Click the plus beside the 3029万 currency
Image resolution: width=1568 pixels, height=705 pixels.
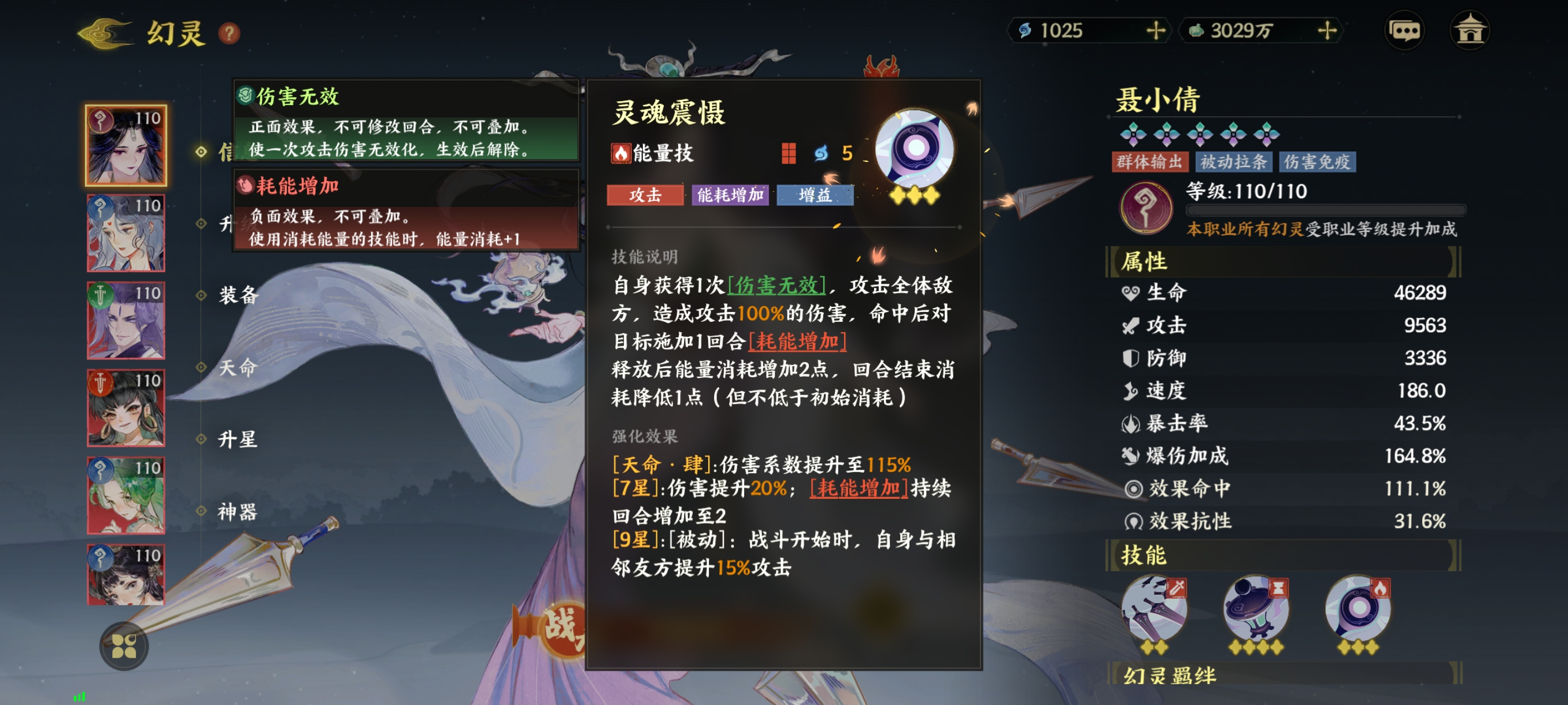tap(1327, 31)
